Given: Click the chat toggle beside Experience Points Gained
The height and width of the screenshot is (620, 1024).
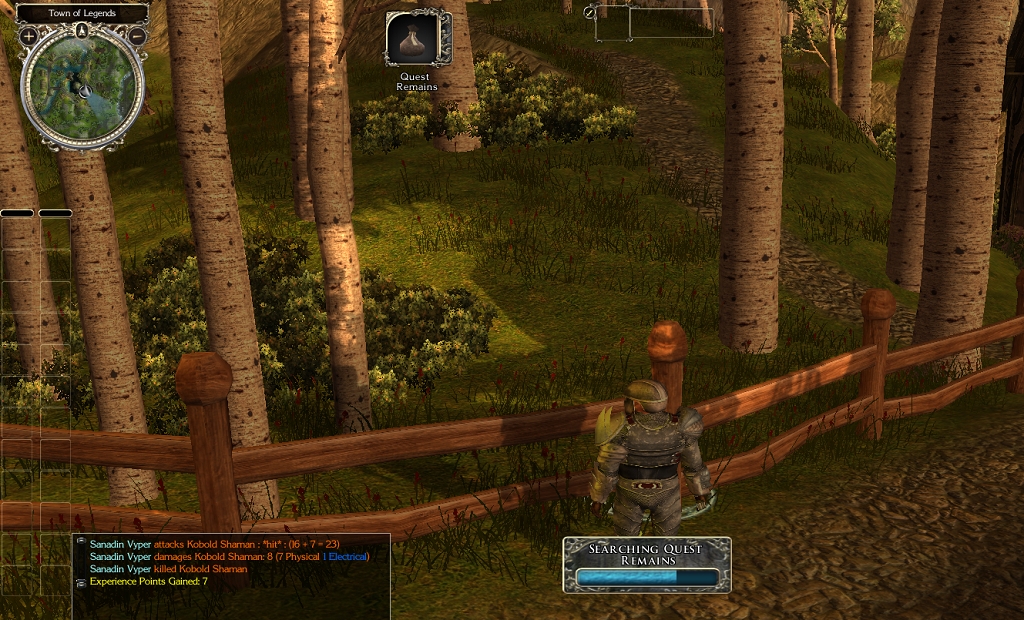Looking at the screenshot, I should (80, 581).
